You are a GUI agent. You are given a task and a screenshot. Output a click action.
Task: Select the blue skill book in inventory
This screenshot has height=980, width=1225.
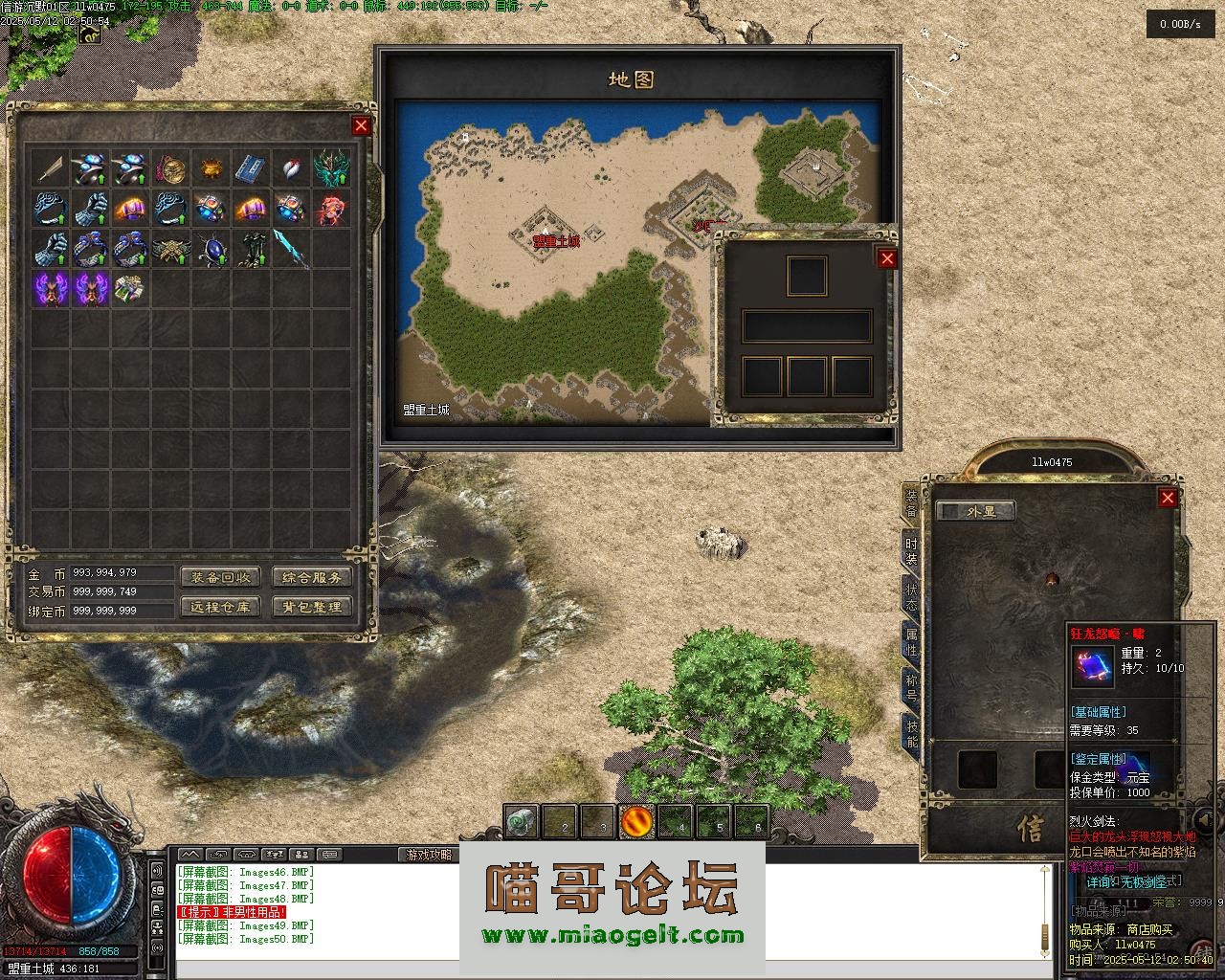[251, 168]
